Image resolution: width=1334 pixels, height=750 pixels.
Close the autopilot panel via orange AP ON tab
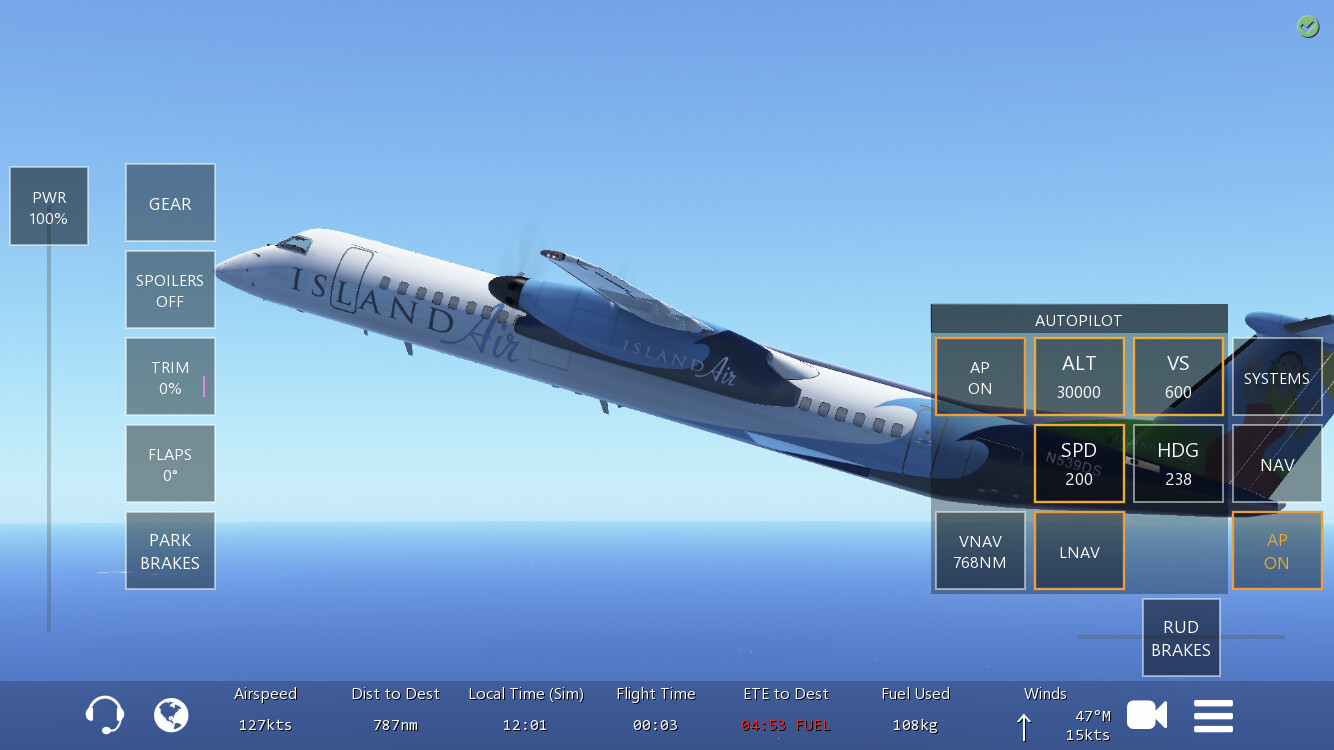(1277, 551)
